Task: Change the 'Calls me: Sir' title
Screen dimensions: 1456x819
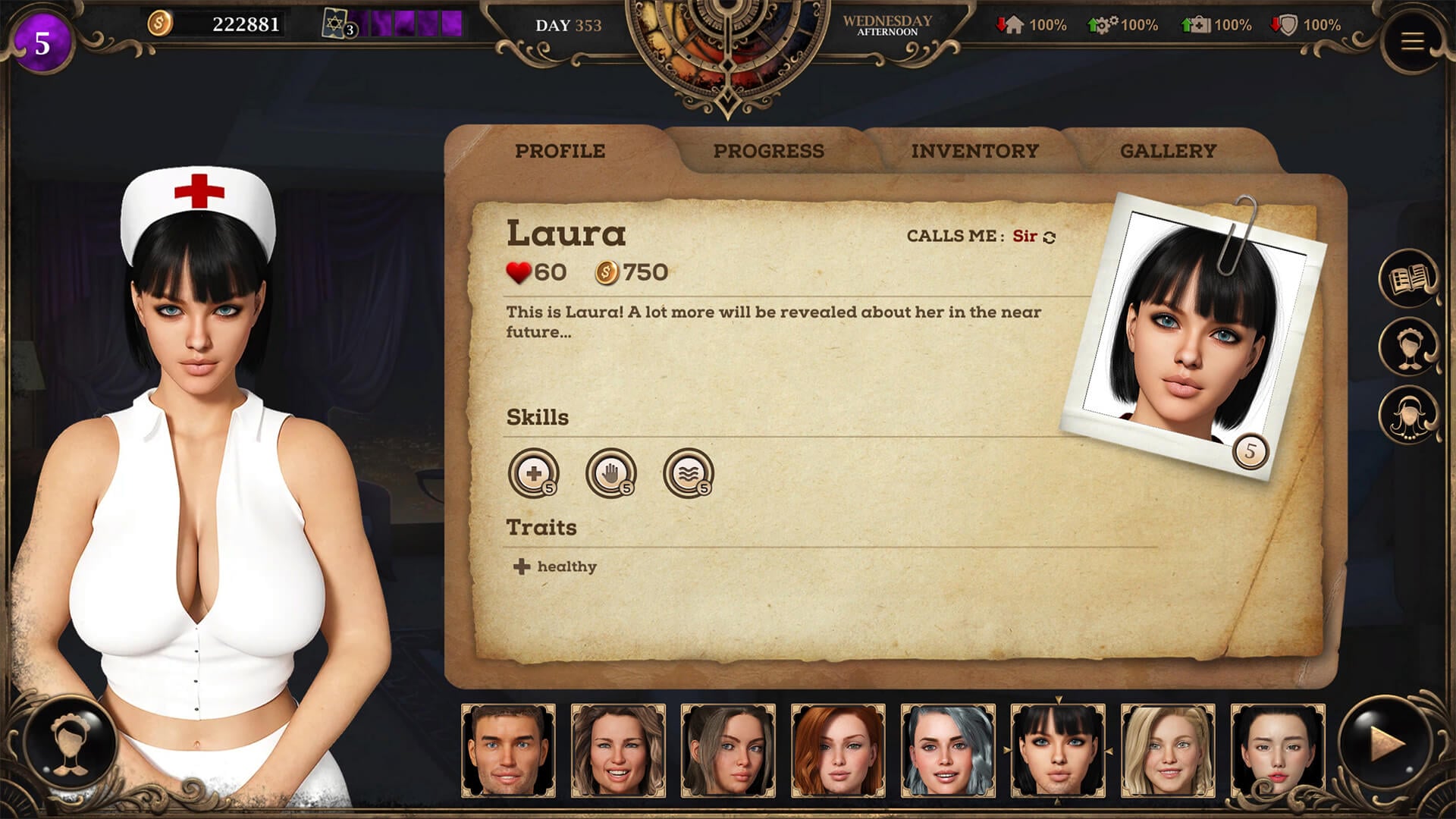Action: coord(1050,237)
